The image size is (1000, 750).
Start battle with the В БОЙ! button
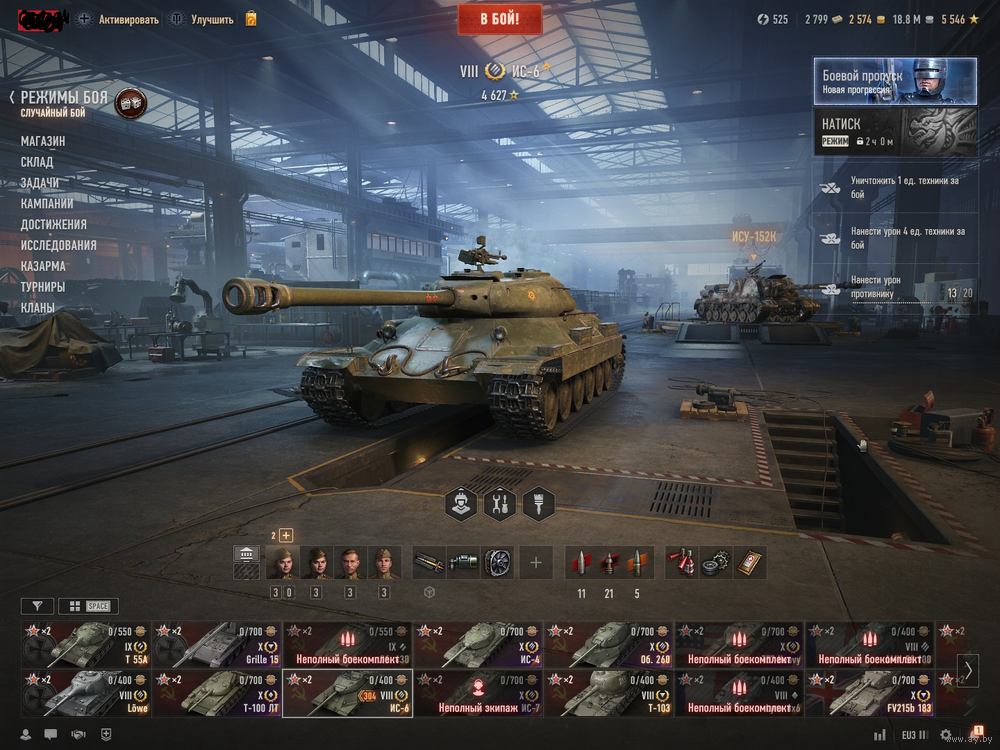coord(500,19)
